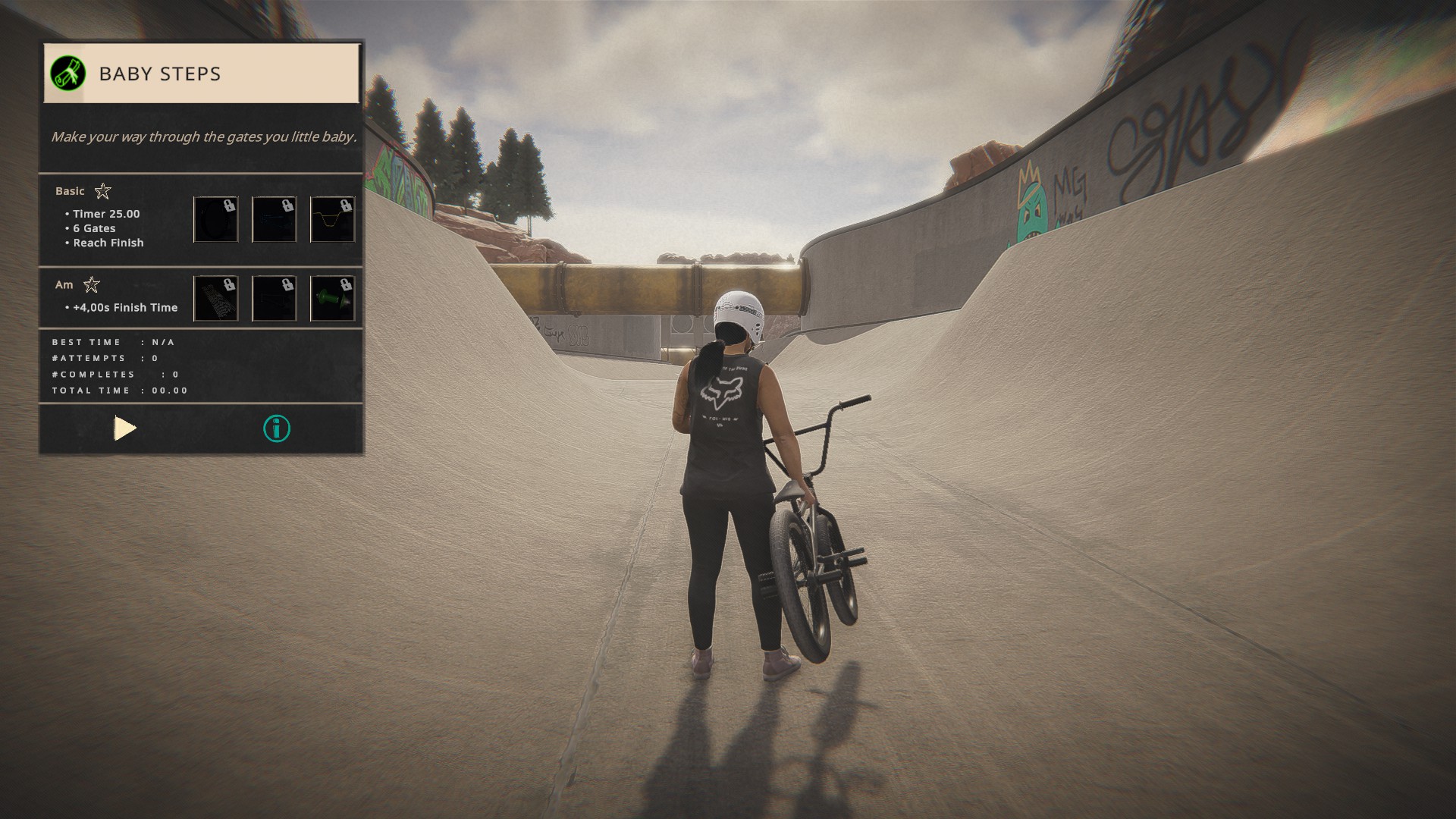Select the locked chain reward in Am

click(216, 299)
